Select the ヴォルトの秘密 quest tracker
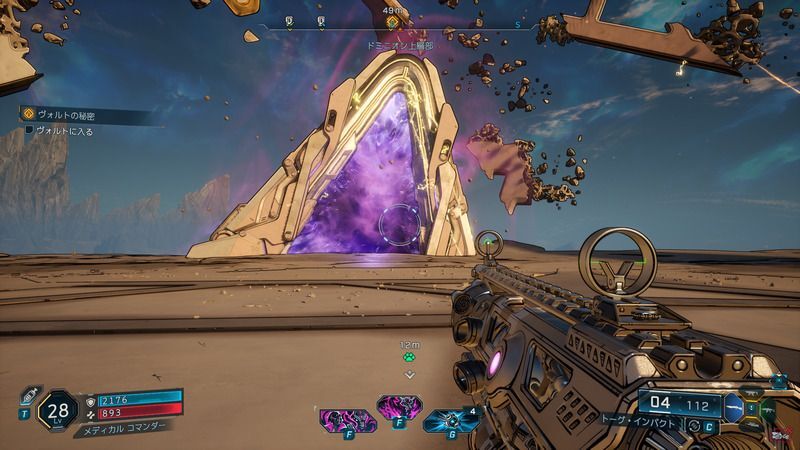The width and height of the screenshot is (800, 450). point(60,115)
